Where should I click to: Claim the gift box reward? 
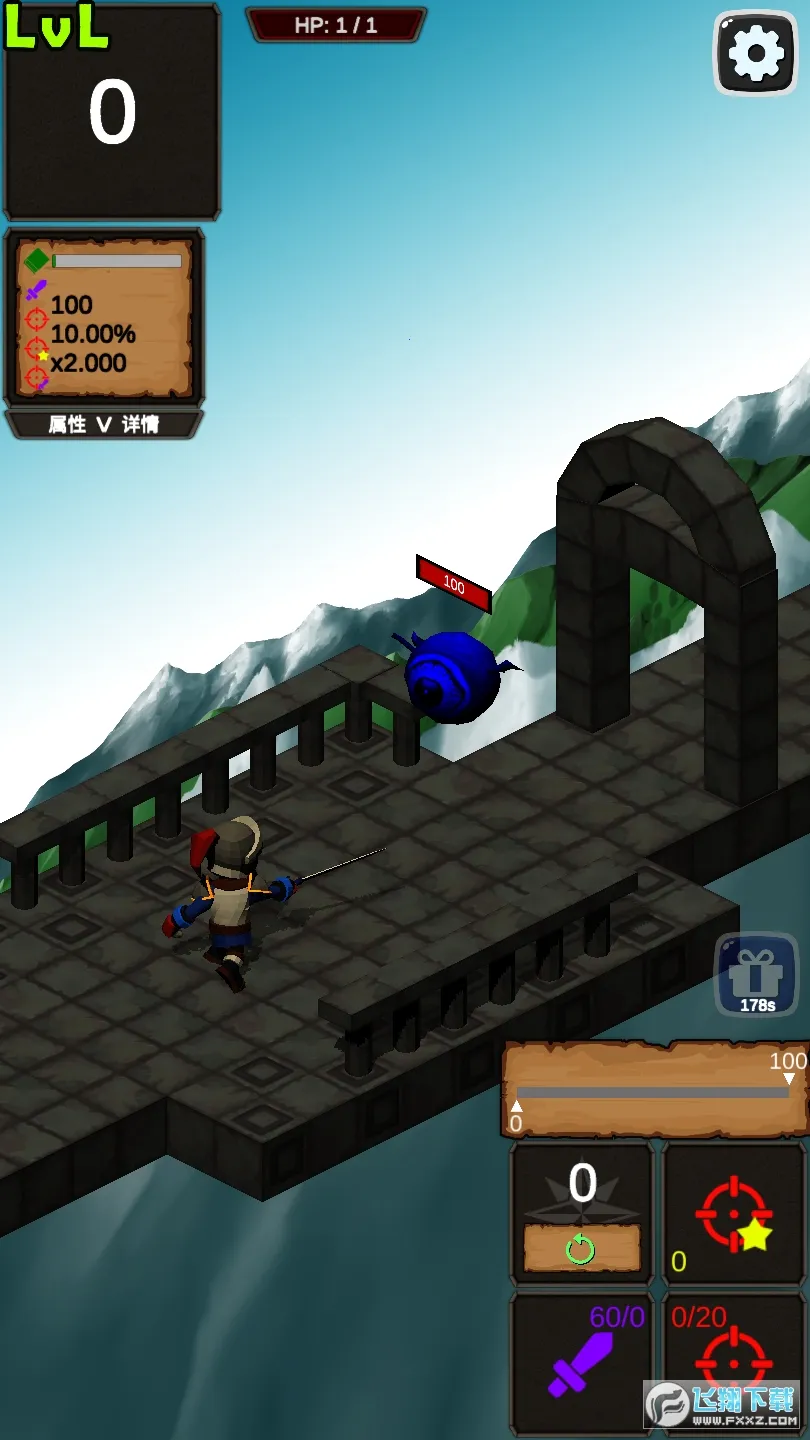point(756,975)
